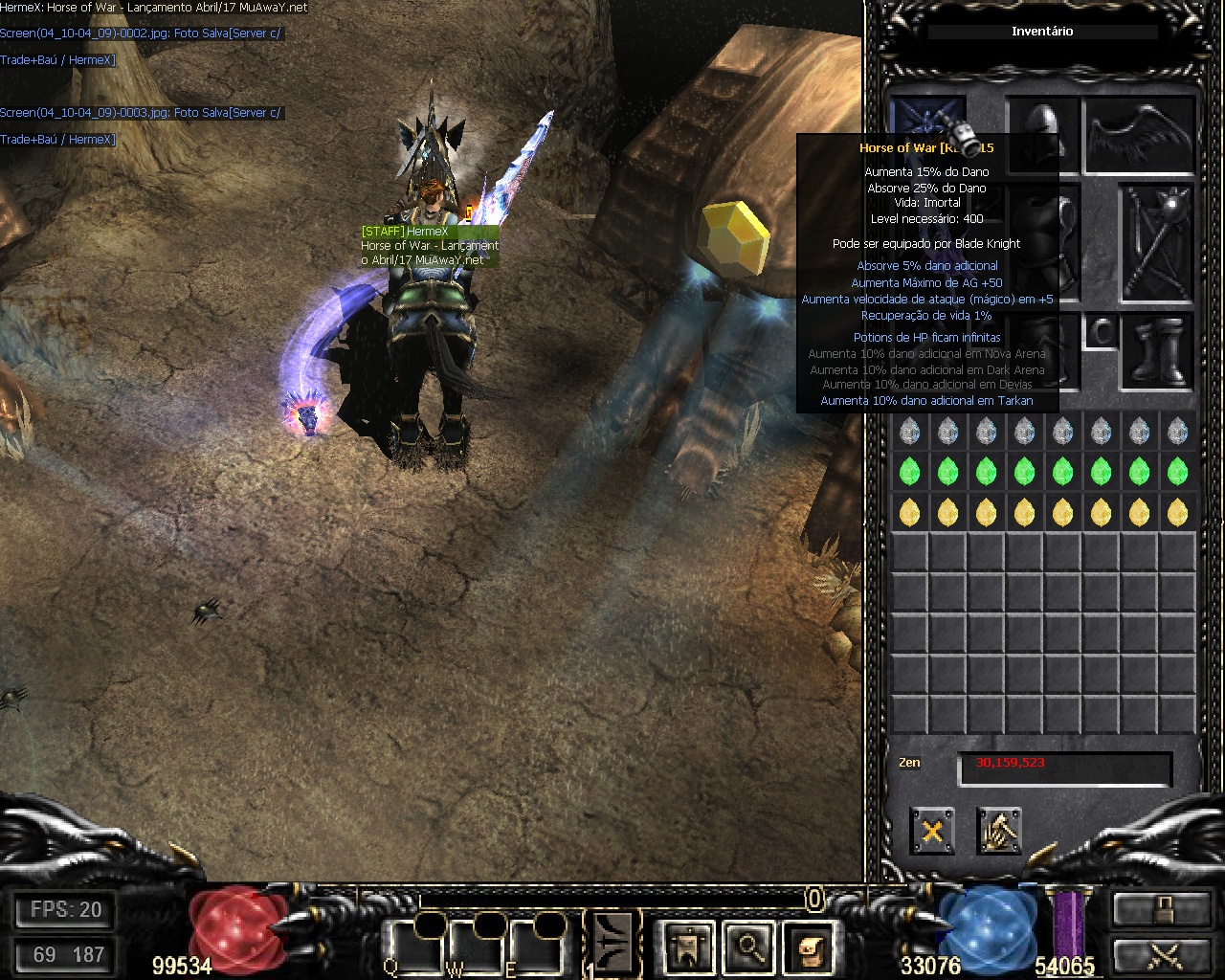The height and width of the screenshot is (980, 1225).
Task: Select the boots equipment slot
Action: [1159, 351]
